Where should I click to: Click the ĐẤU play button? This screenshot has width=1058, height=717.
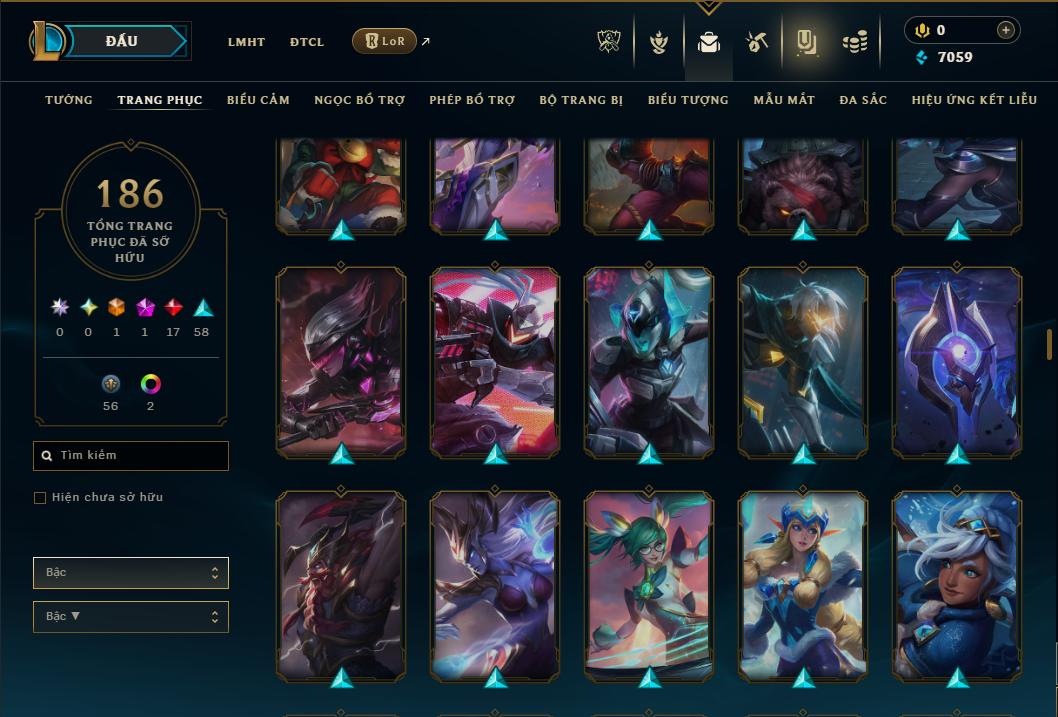click(121, 41)
